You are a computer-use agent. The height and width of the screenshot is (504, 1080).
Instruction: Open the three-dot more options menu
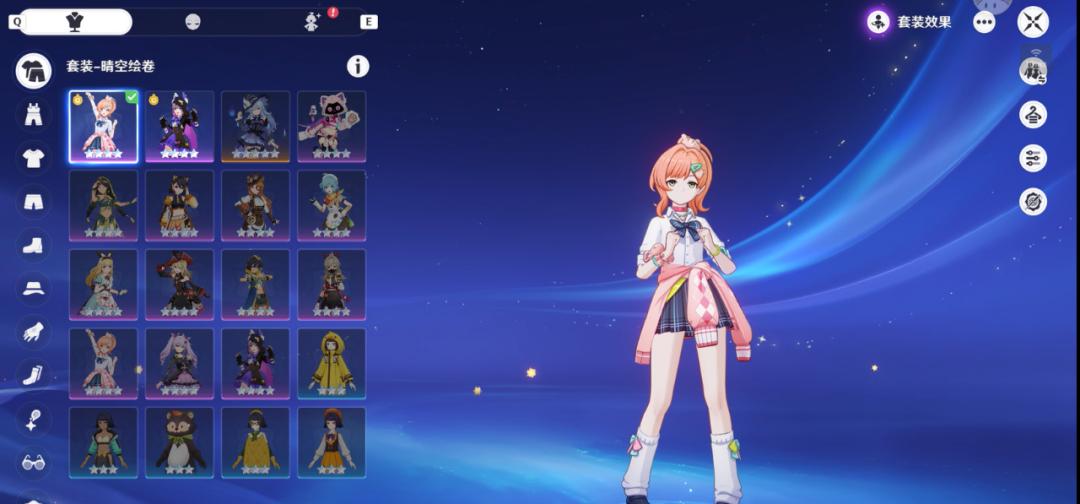[x=984, y=22]
